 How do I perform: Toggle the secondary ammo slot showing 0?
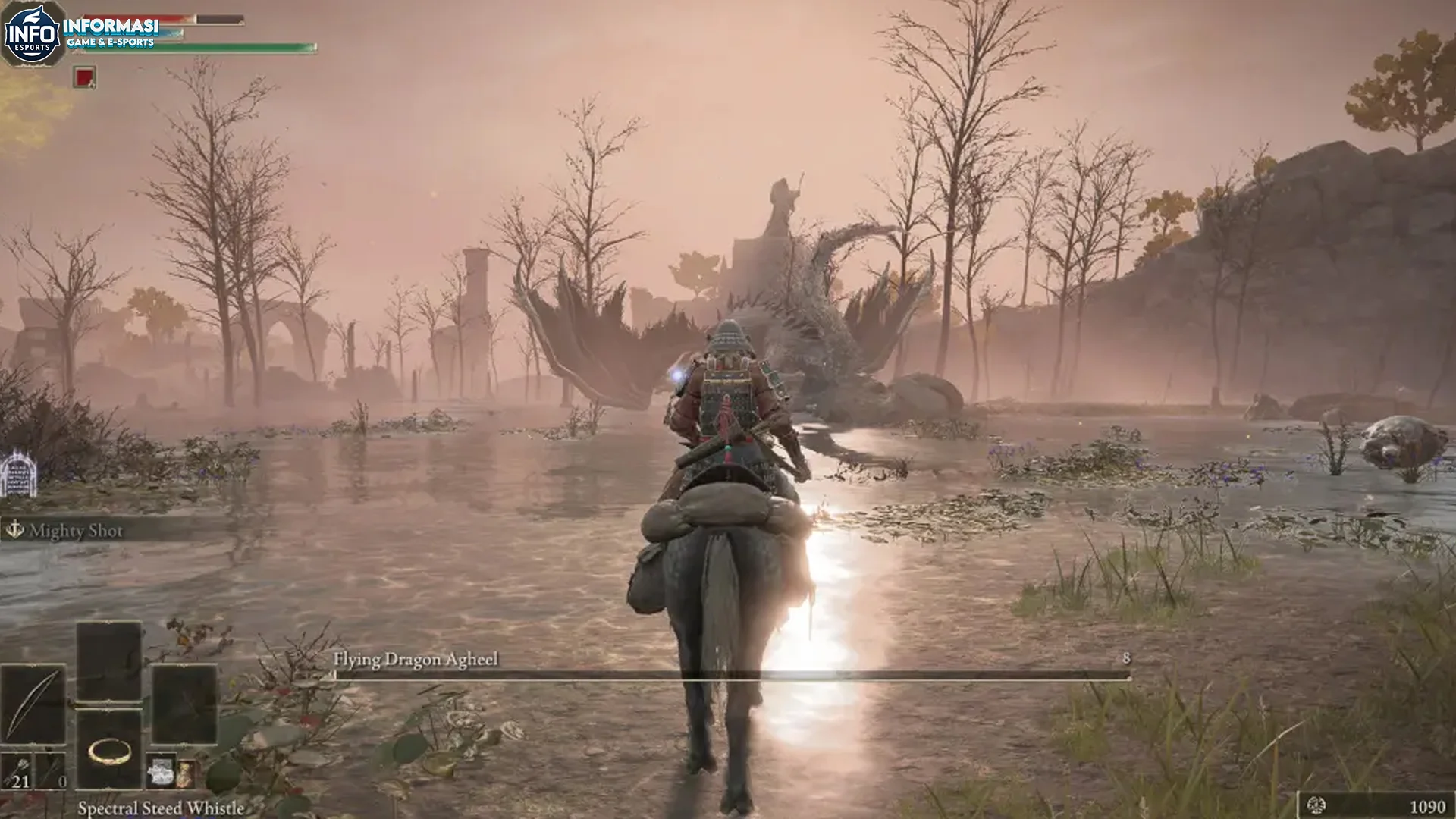[49, 773]
